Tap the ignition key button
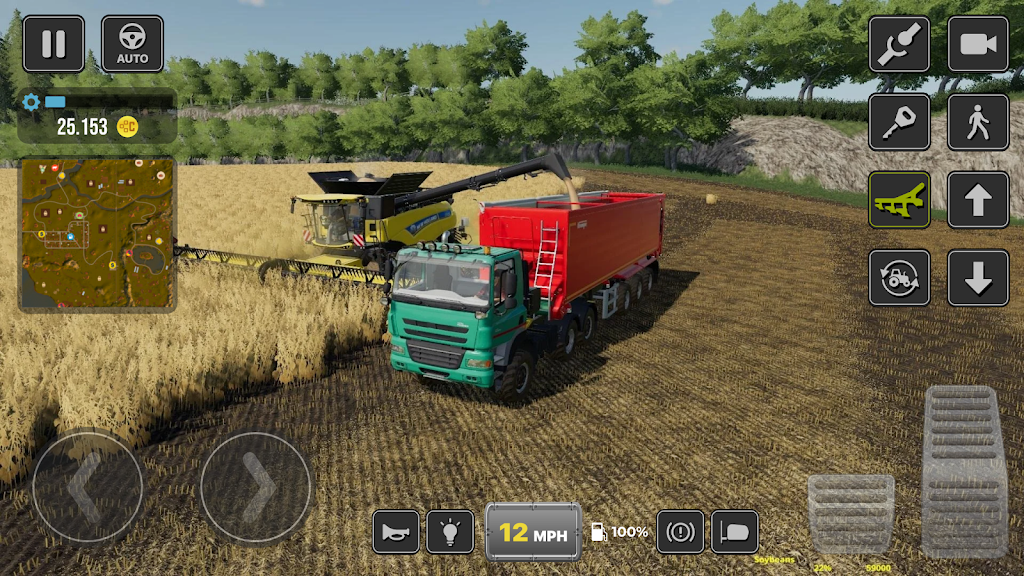The image size is (1024, 576). (899, 122)
